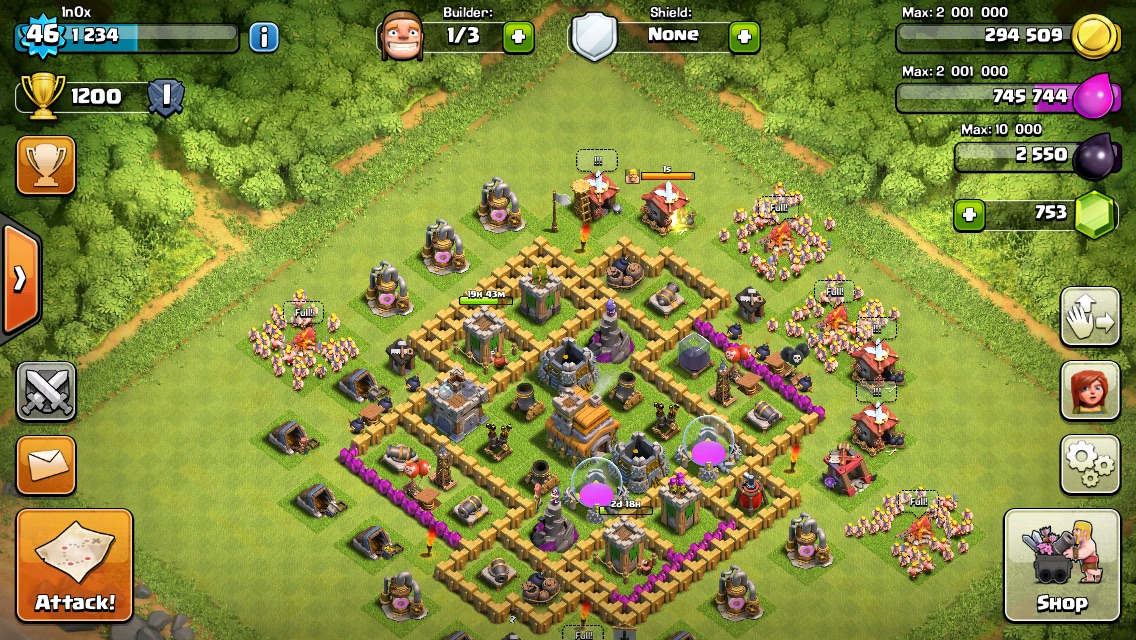Add a builder with the green plus
The image size is (1136, 640).
pyautogui.click(x=518, y=37)
